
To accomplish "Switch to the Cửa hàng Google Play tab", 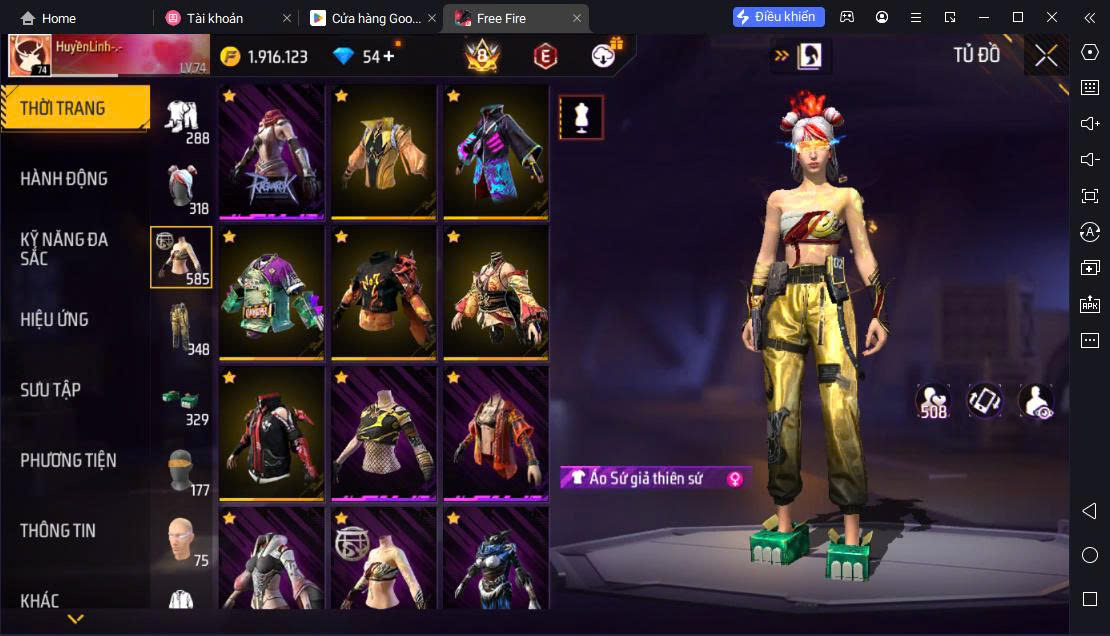I will pyautogui.click(x=364, y=18).
